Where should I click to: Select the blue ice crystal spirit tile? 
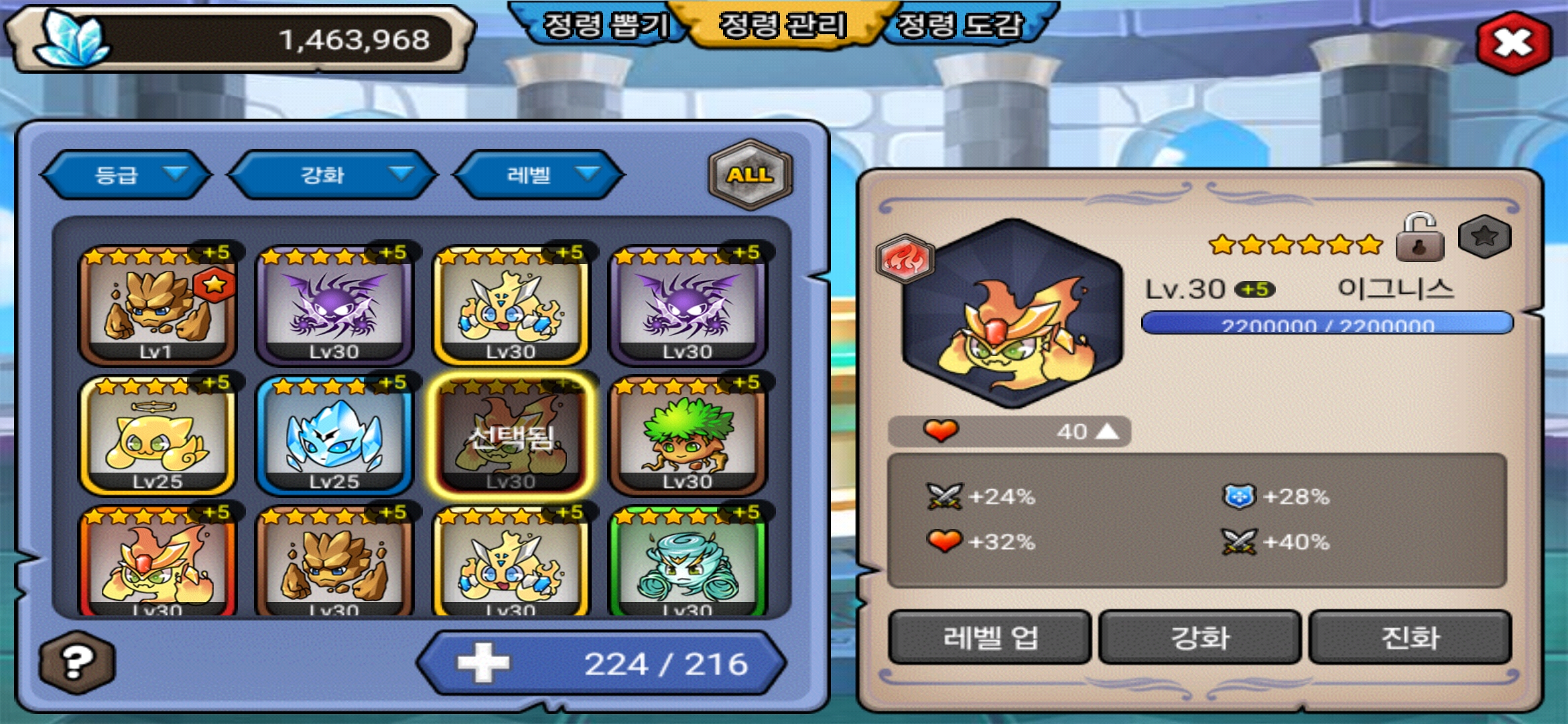point(334,436)
